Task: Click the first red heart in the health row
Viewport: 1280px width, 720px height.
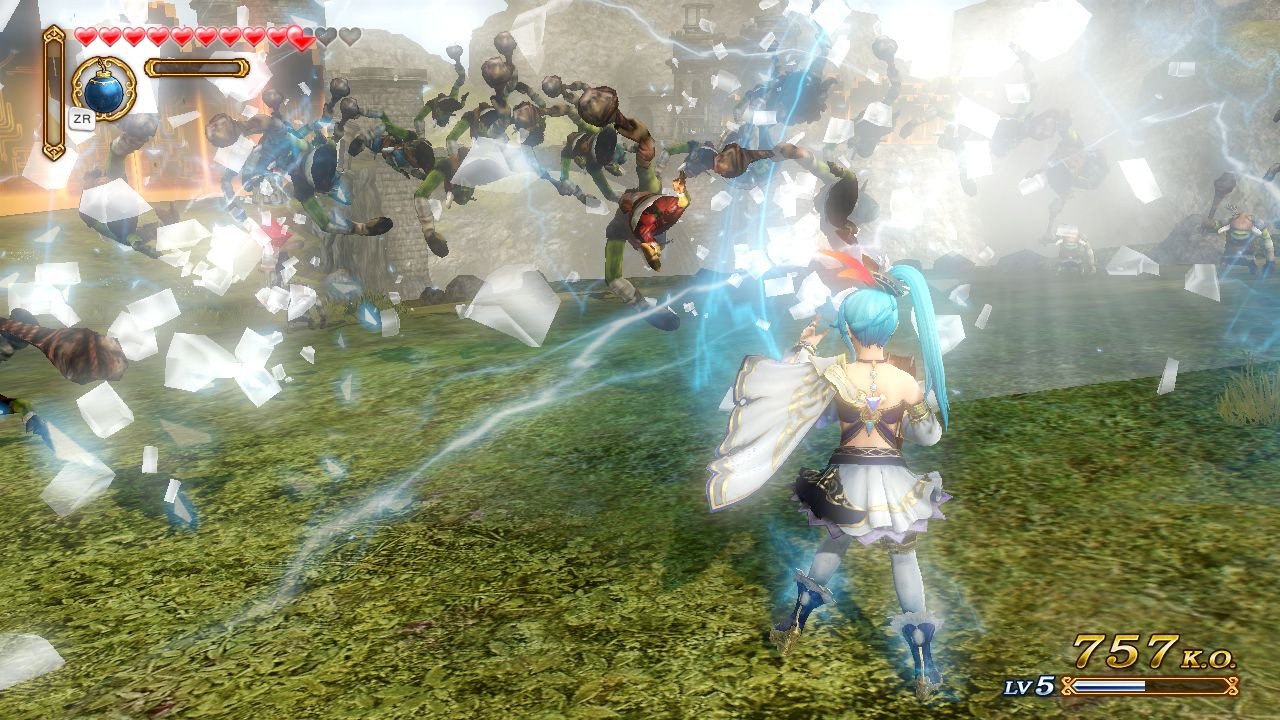Action: coord(85,37)
